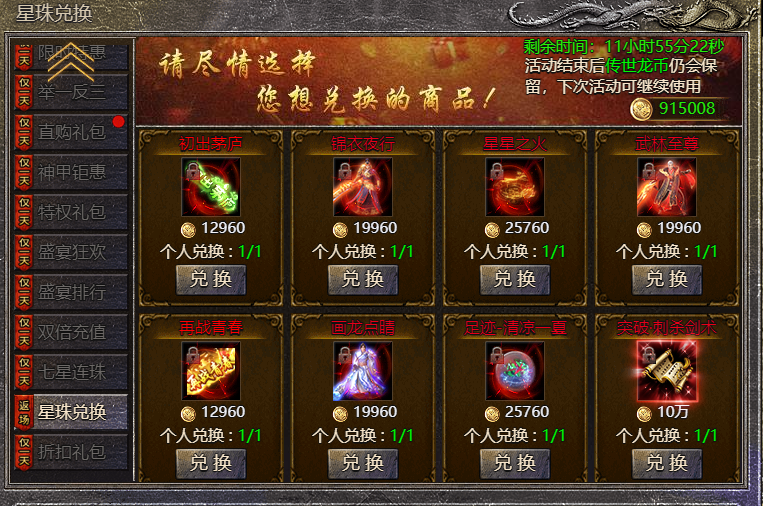Viewport: 763px width, 506px height.
Task: Click 兑换 under 锦衣夜行
Action: pos(363,279)
